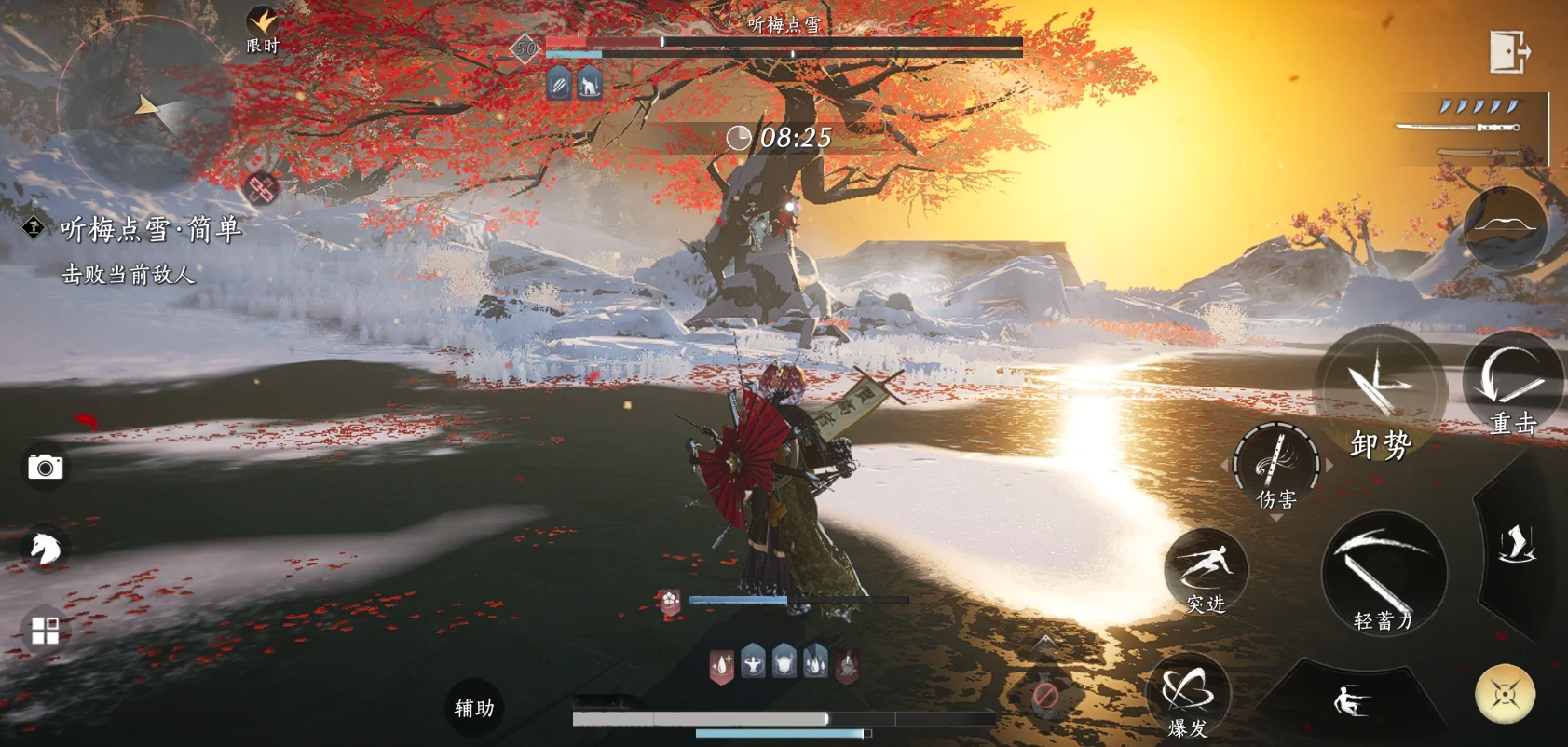Open the 辅助 assist button
This screenshot has width=1568, height=747.
pyautogui.click(x=474, y=708)
